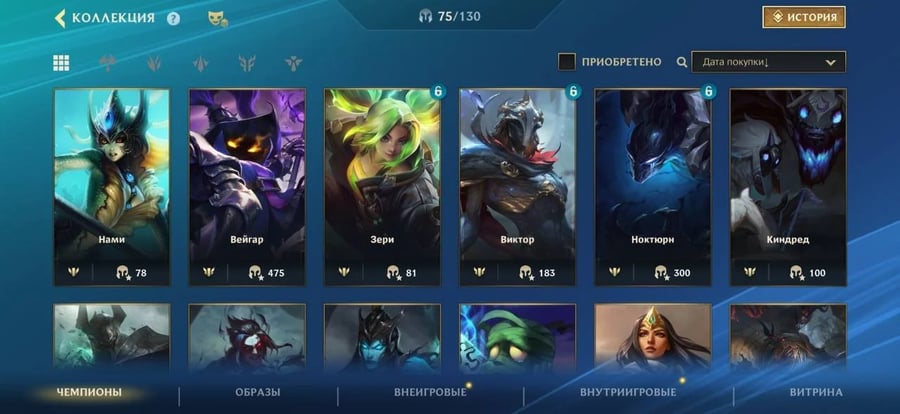Click the question mark help icon
The image size is (900, 414).
tap(174, 18)
